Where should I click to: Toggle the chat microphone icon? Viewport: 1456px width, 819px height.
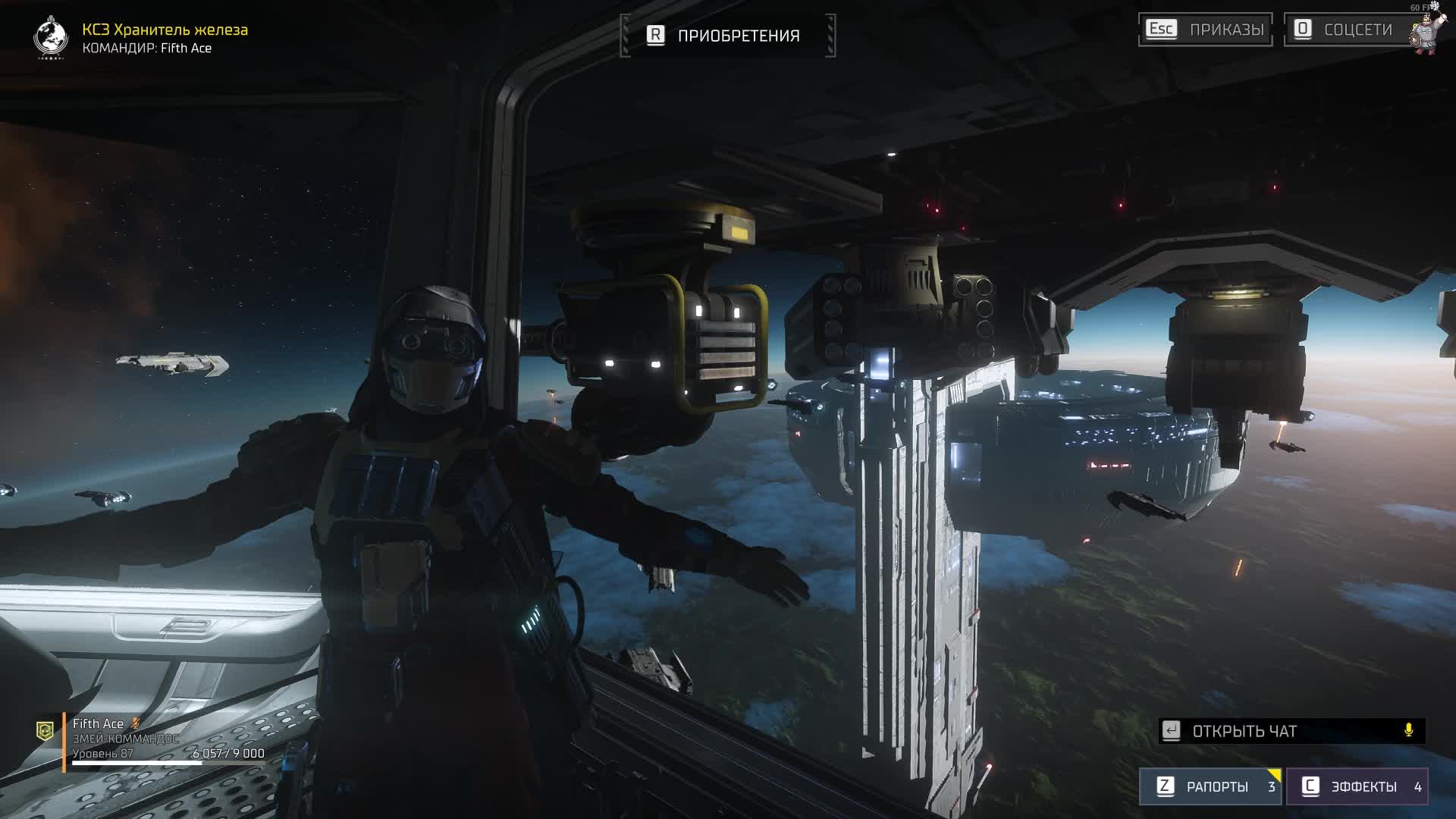coord(1408,730)
